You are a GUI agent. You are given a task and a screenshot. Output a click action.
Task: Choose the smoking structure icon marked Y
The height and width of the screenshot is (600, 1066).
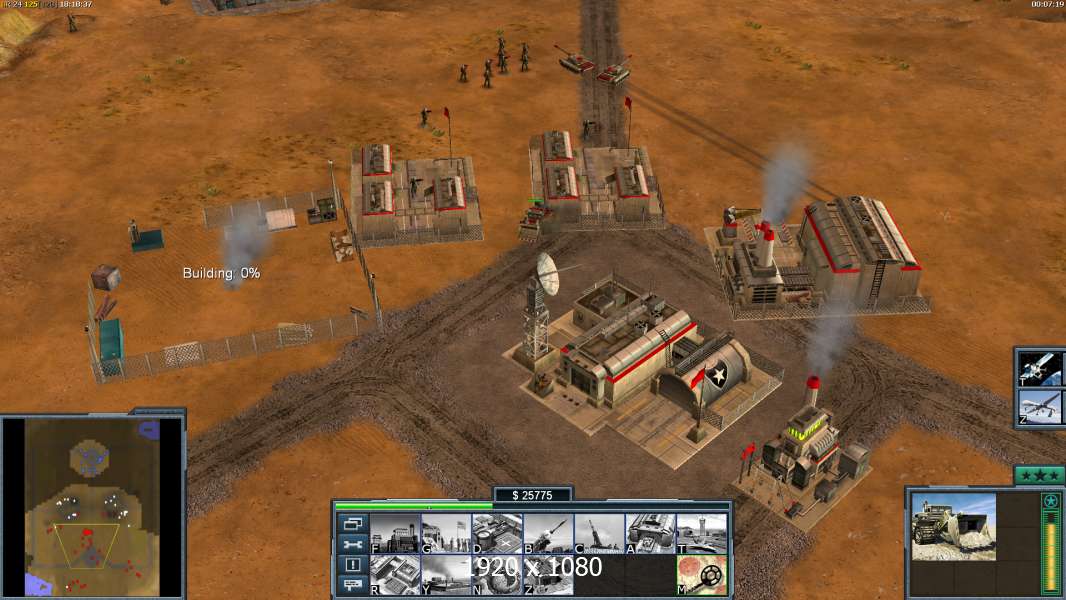(446, 575)
